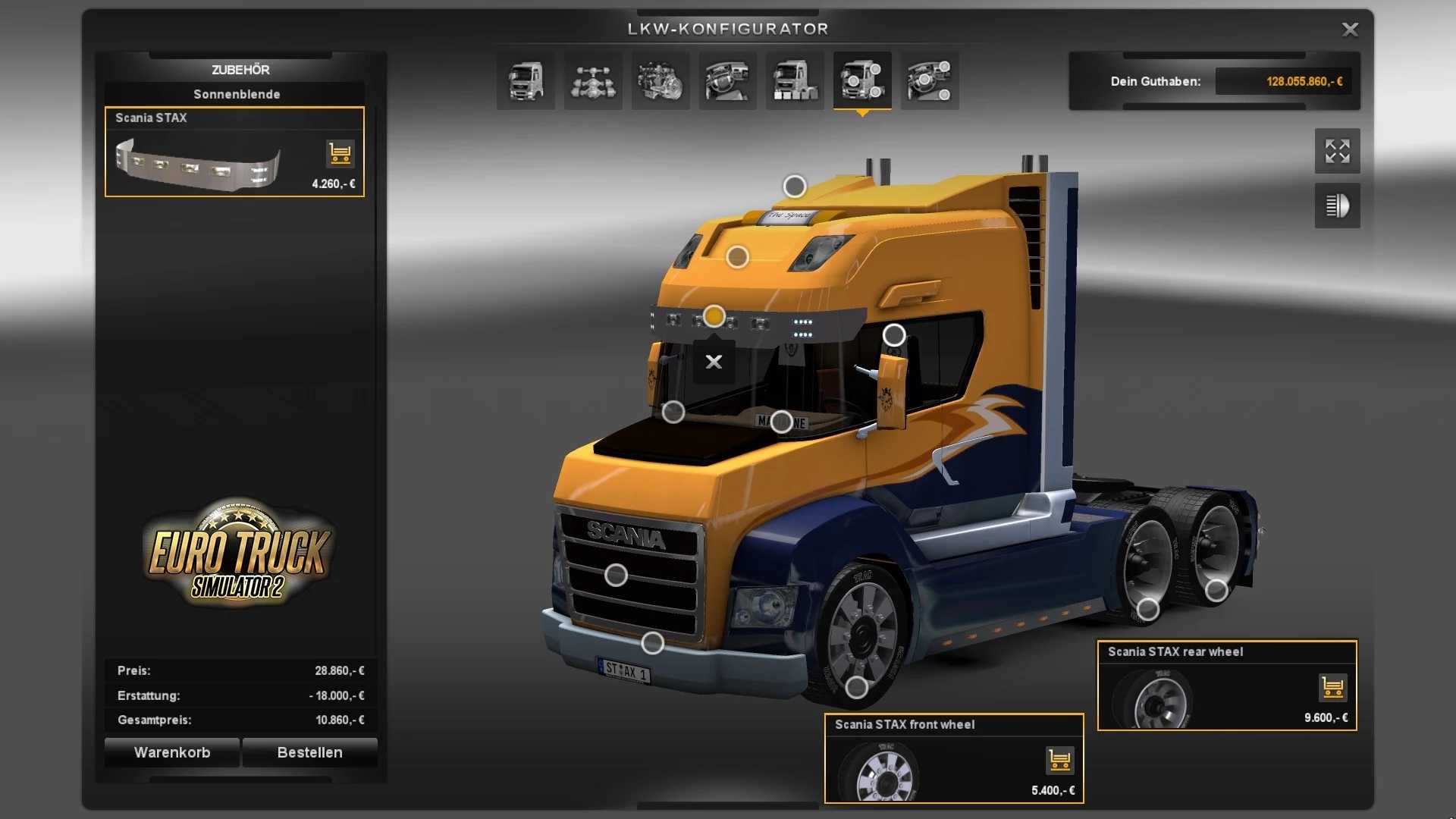1456x819 pixels.
Task: Toggle the fullscreen view icon
Action: pyautogui.click(x=1337, y=151)
